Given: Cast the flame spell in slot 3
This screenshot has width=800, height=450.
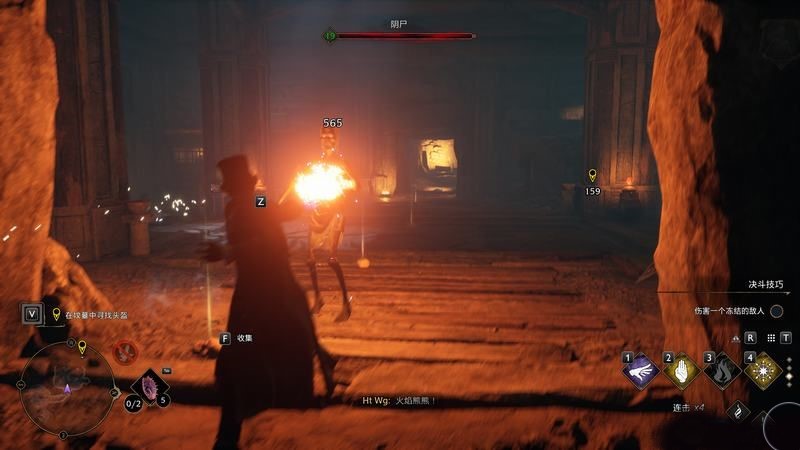Looking at the screenshot, I should pyautogui.click(x=722, y=371).
